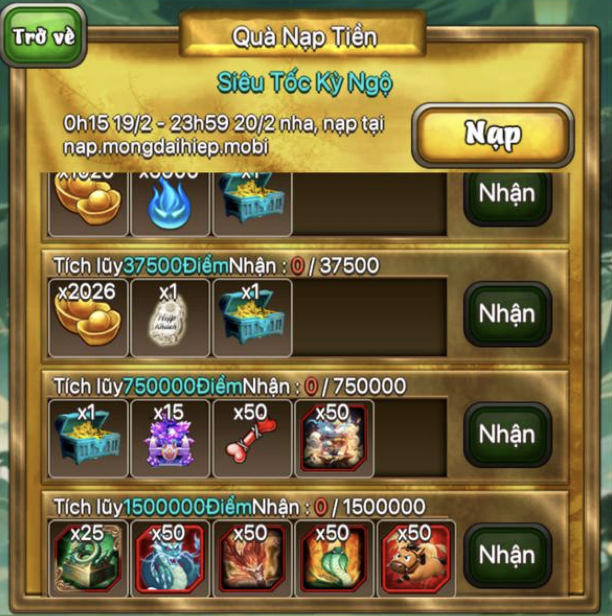Select the x25 green chest reward
612x616 pixels.
point(88,558)
